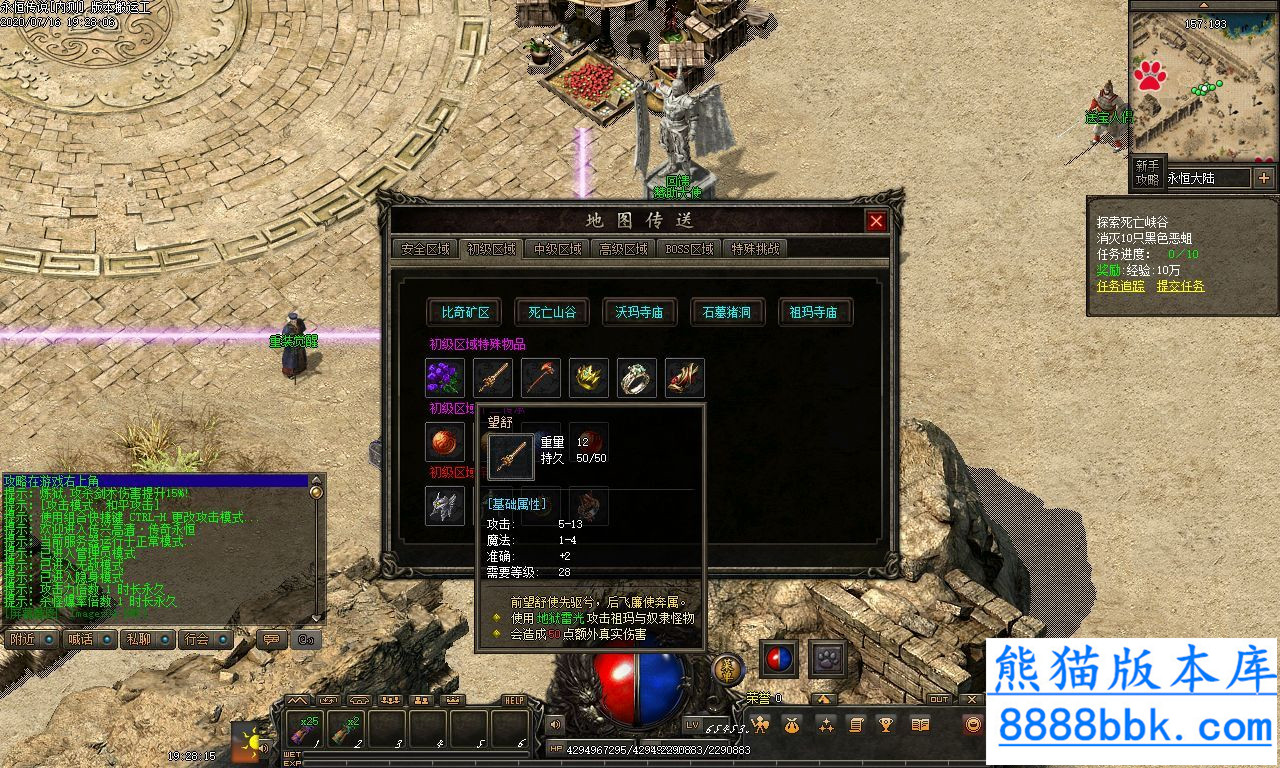Open the HELP button above the hotbar
This screenshot has width=1280, height=768.
click(514, 701)
